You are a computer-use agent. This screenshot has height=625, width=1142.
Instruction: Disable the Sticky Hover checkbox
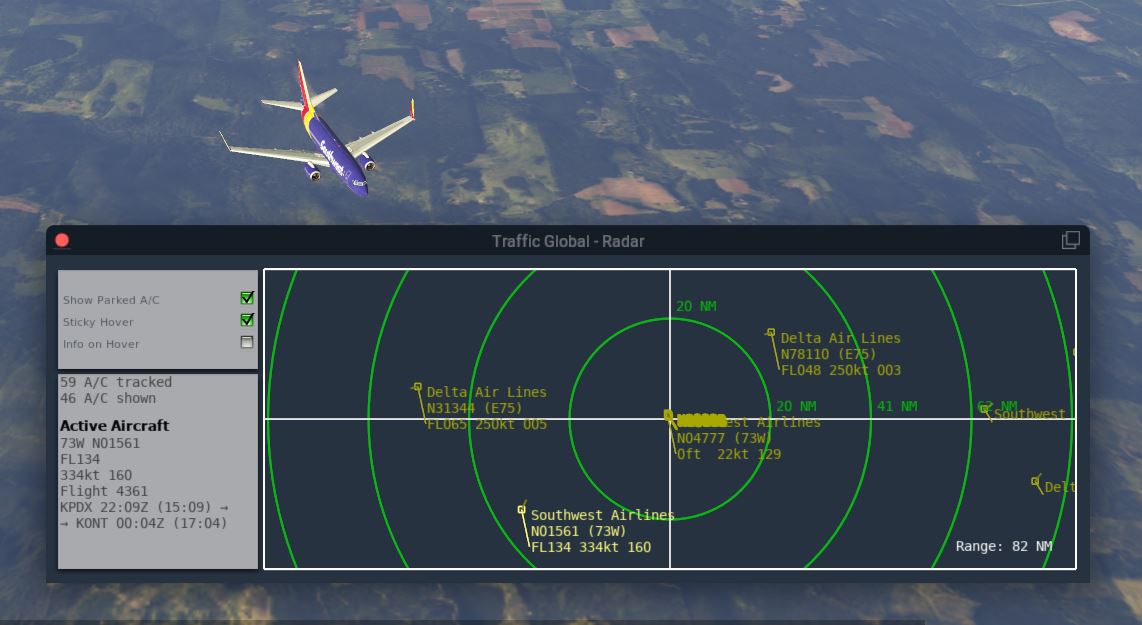pos(247,320)
